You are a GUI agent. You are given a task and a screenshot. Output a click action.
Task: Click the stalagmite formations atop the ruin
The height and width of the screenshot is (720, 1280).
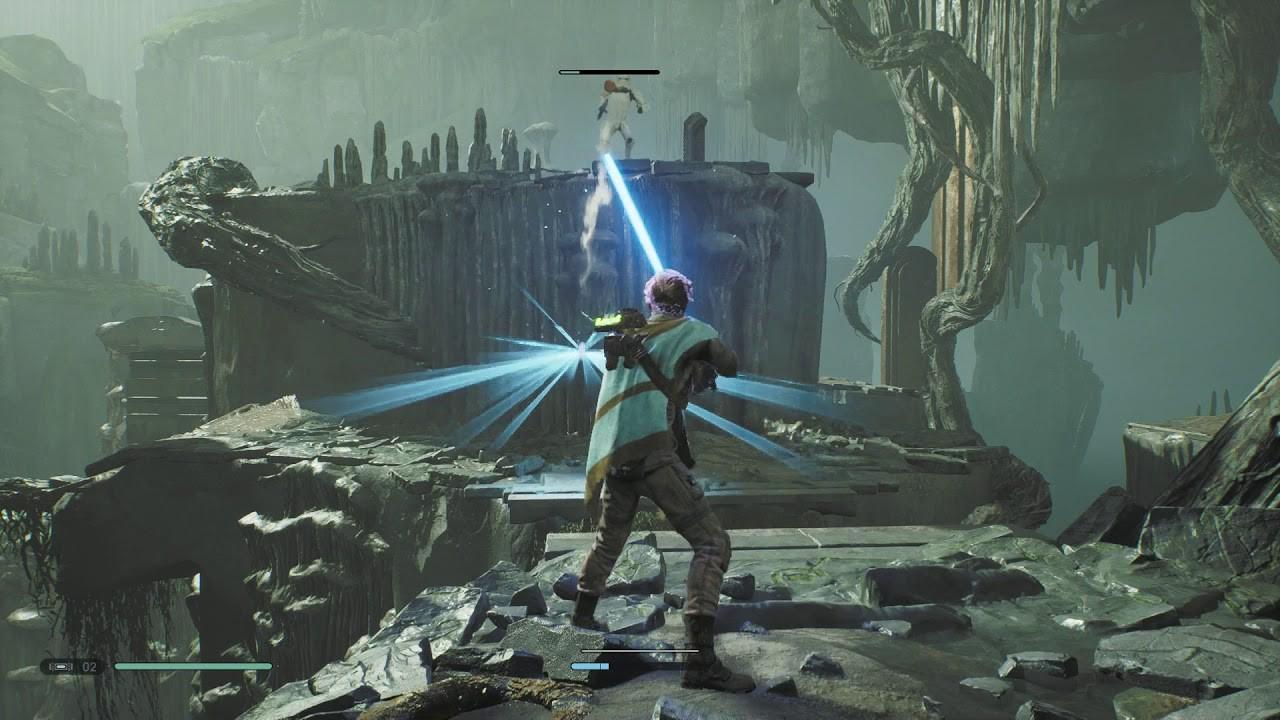[400, 160]
